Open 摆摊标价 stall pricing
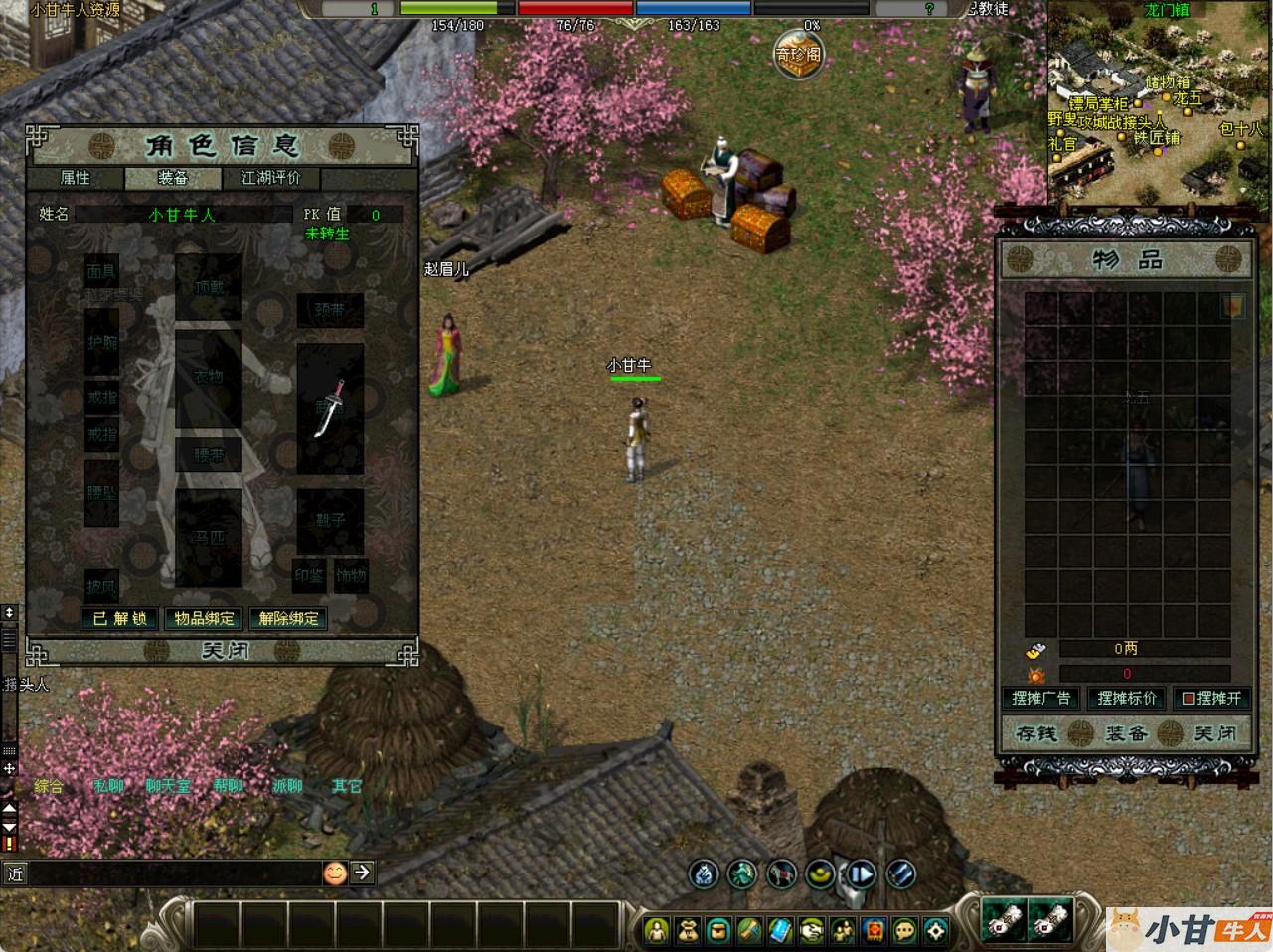Viewport: 1273px width, 952px height. tap(1126, 698)
